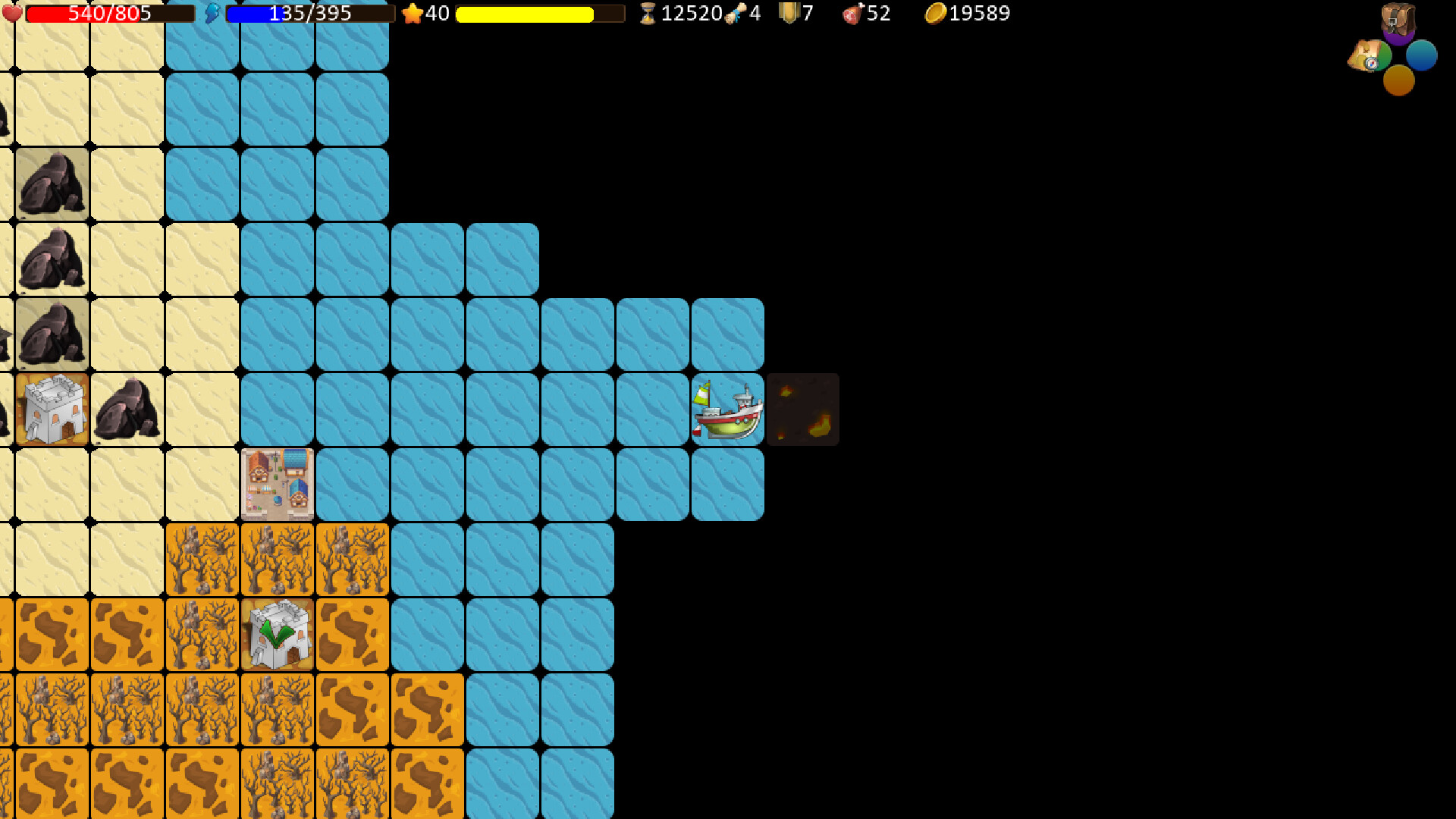Click the lava tile beside the ship
The image size is (1456, 819).
tap(802, 409)
